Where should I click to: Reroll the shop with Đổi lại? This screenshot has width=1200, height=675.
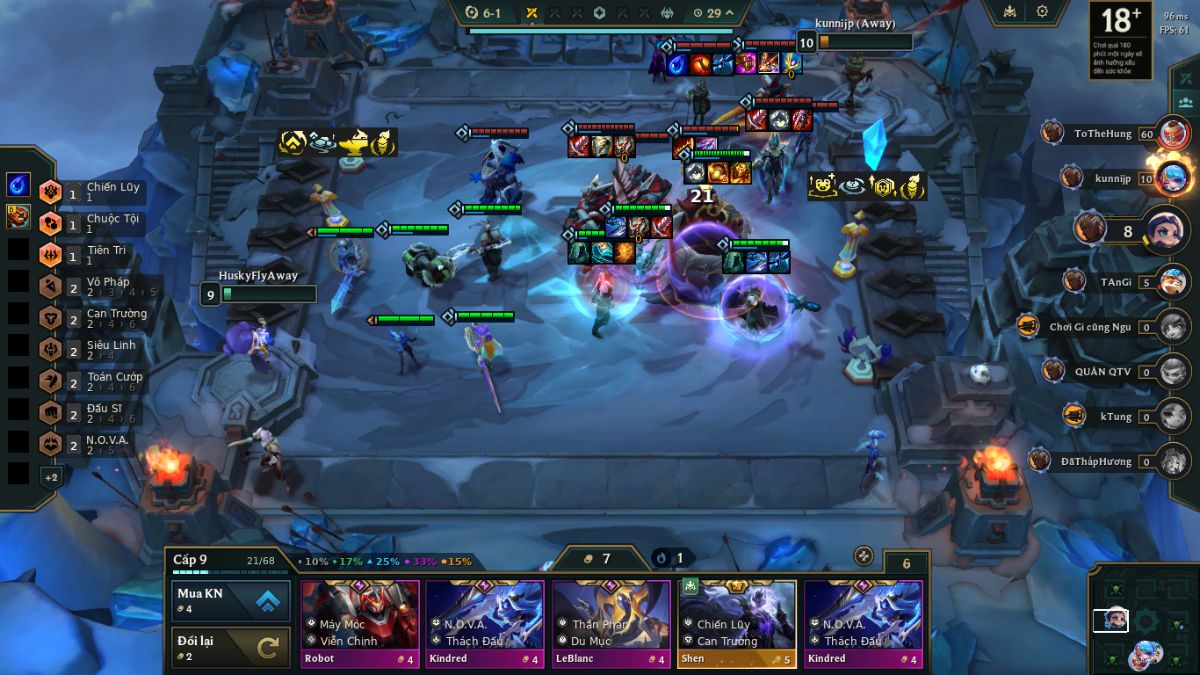231,647
